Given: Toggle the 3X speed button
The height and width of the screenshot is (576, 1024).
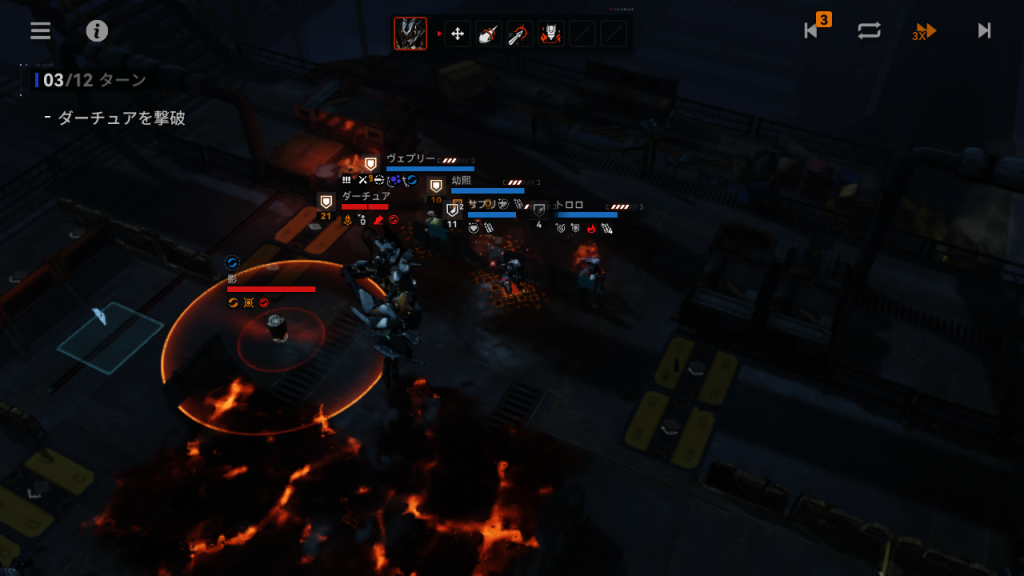Looking at the screenshot, I should 925,31.
